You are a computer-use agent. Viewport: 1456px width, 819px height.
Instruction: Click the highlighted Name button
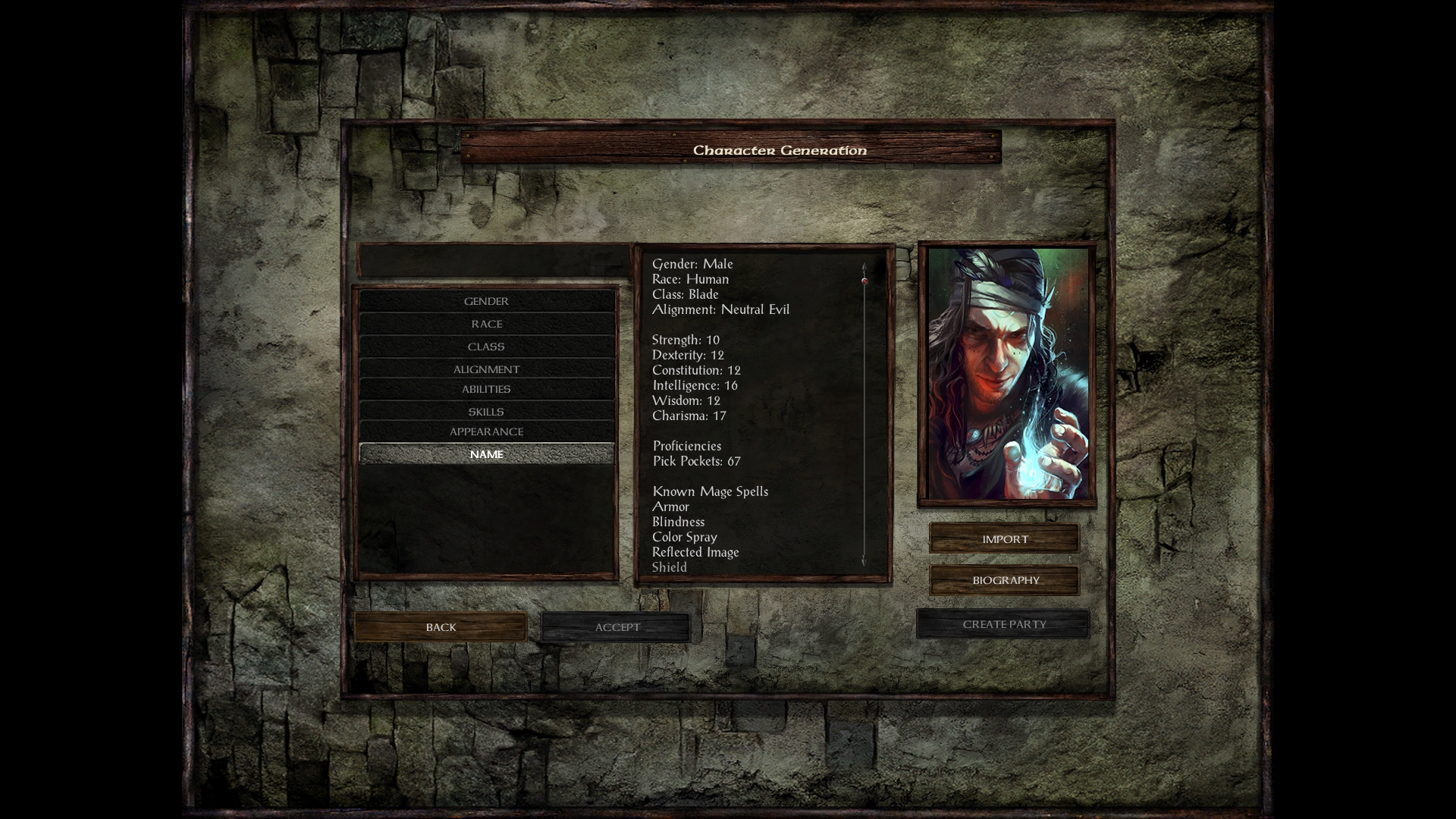tap(486, 454)
